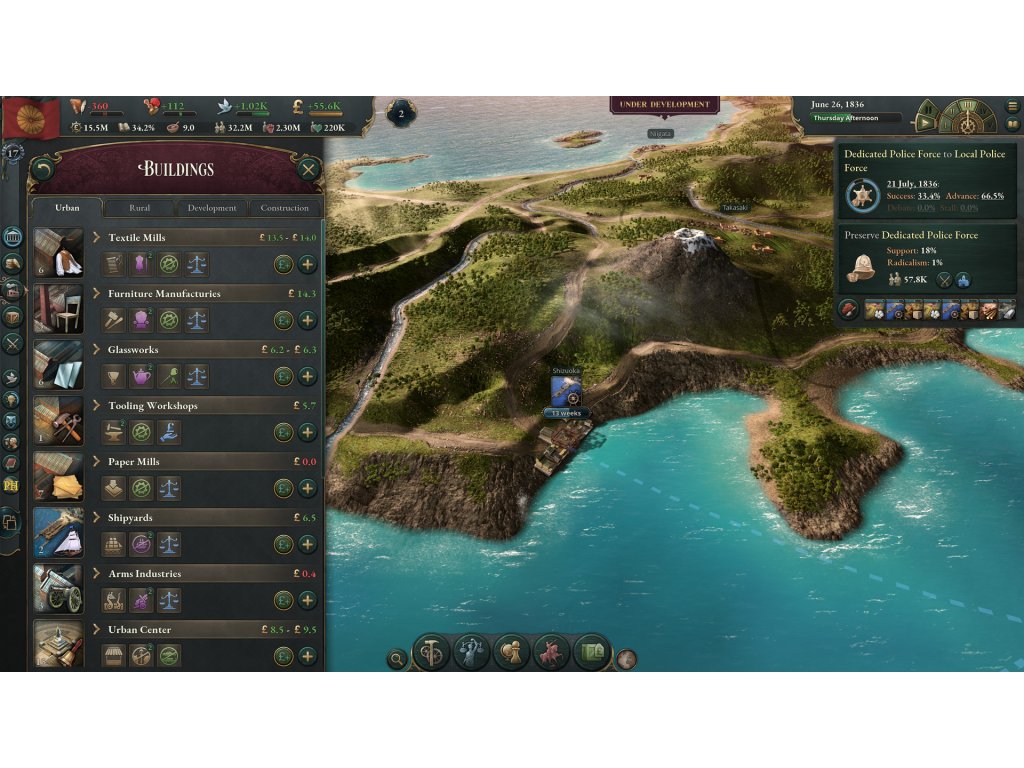Viewport: 1024px width, 768px height.
Task: Pause the game with the pause button
Action: [x=927, y=108]
